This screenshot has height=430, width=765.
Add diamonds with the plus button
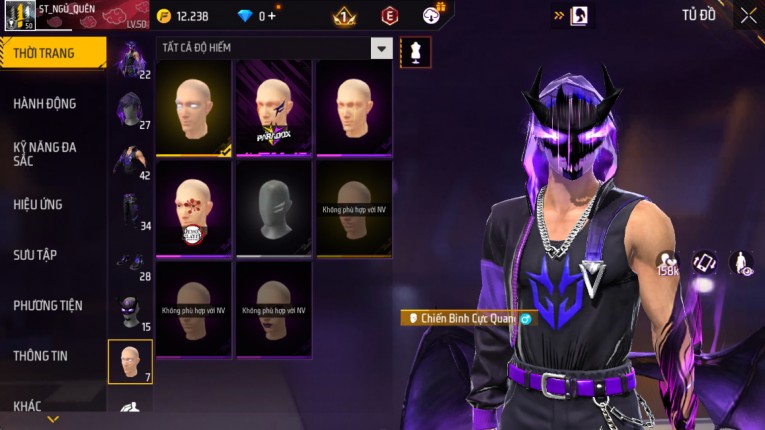point(271,16)
